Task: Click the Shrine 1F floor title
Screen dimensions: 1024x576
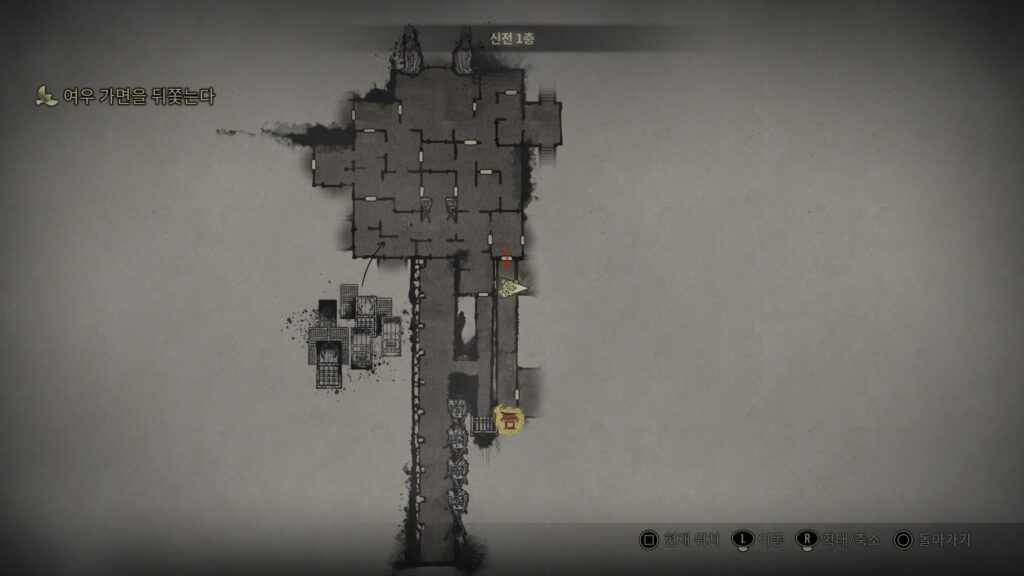Action: (512, 39)
